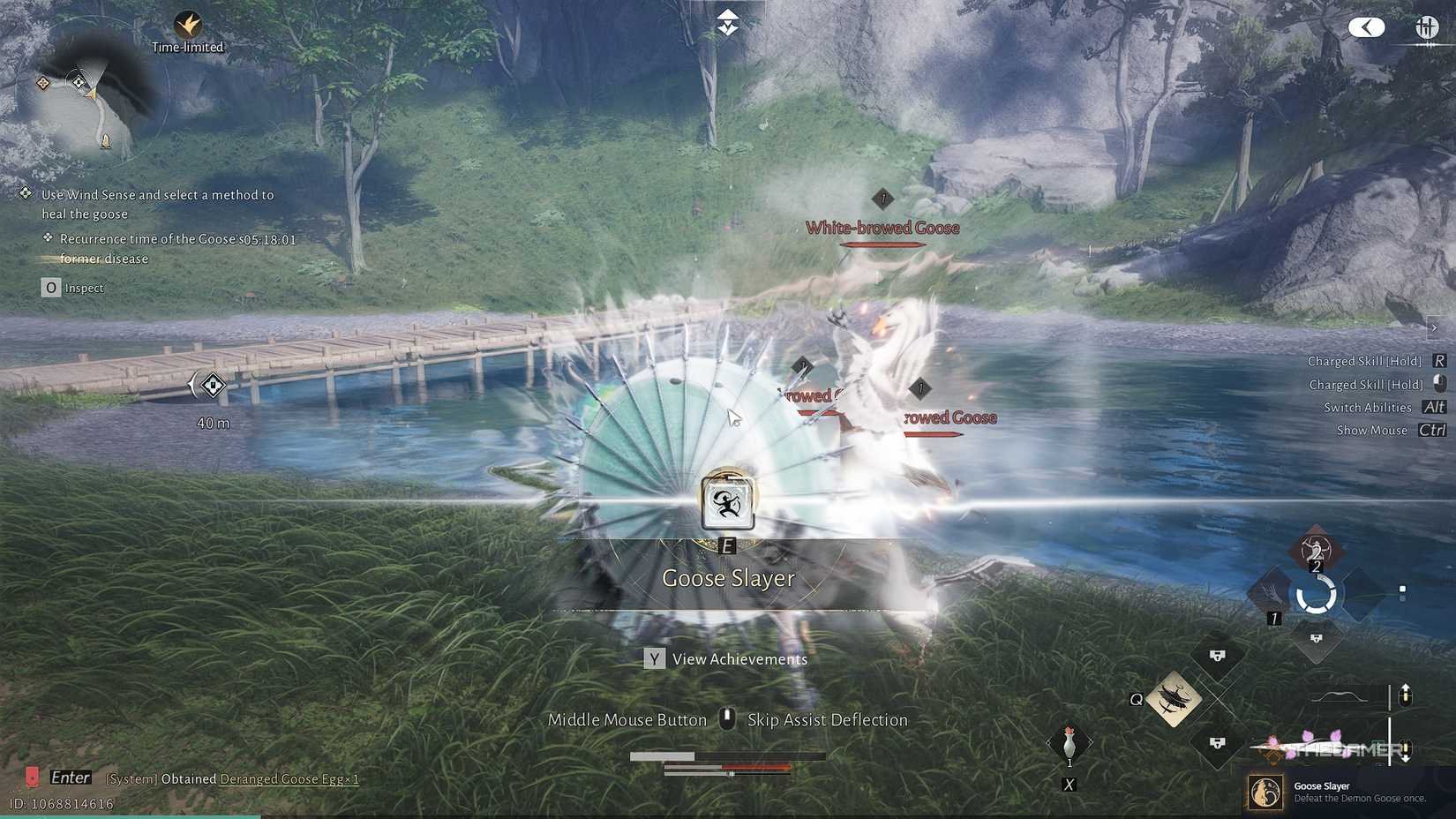This screenshot has height=819, width=1456.
Task: Select the Goose Slayer achievement icon in the popup
Action: [x=1265, y=792]
